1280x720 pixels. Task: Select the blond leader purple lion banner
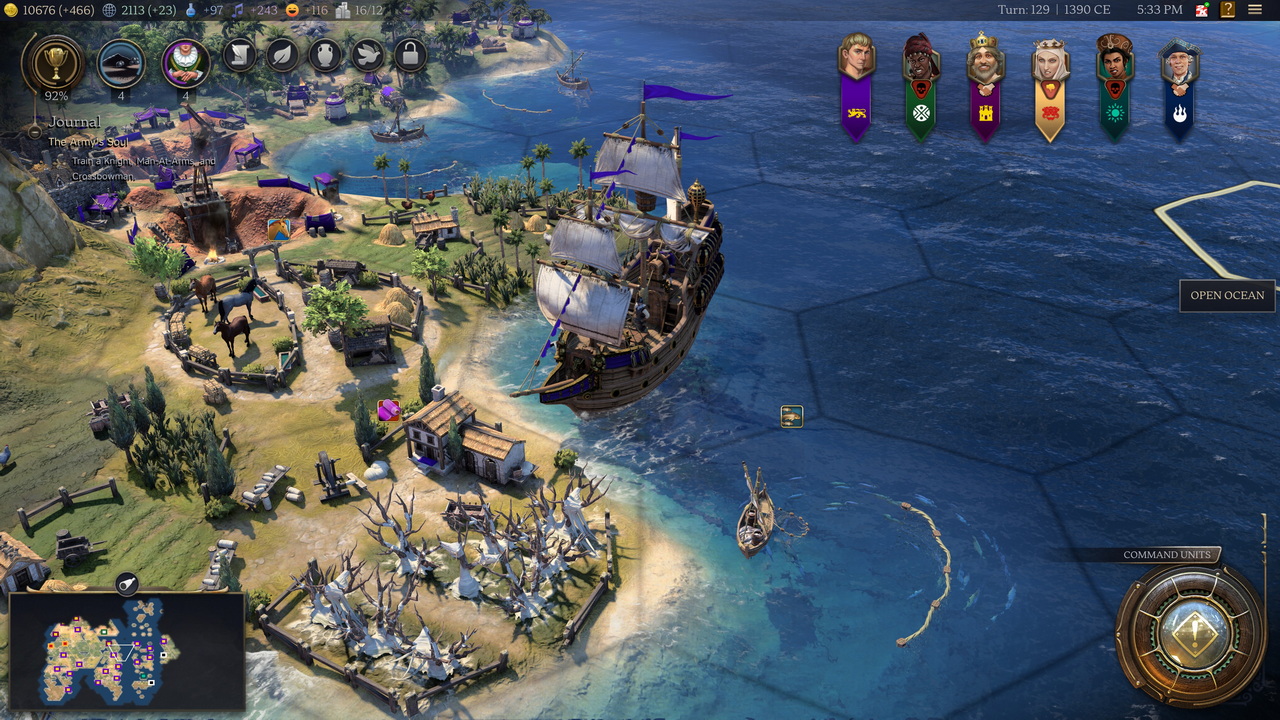pos(856,85)
